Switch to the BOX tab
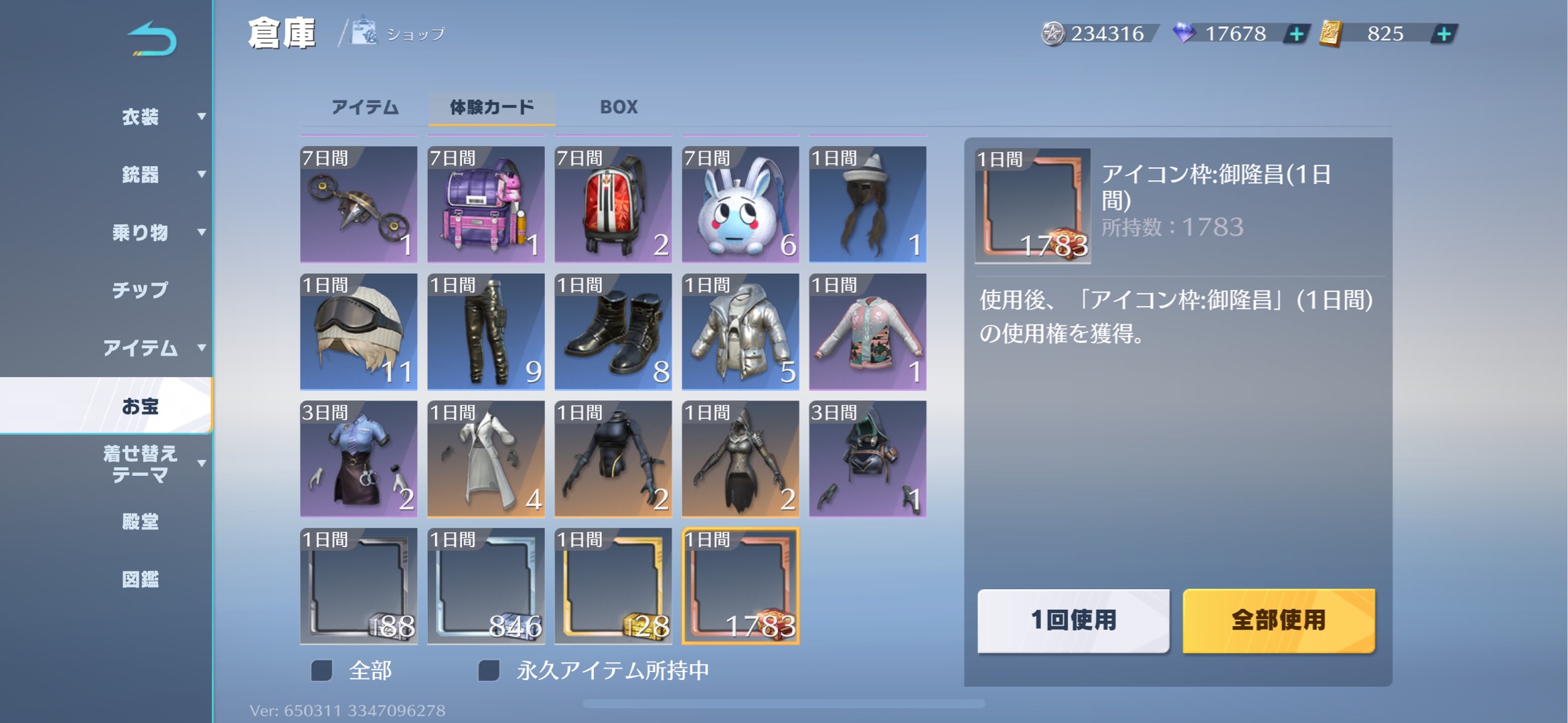 619,107
